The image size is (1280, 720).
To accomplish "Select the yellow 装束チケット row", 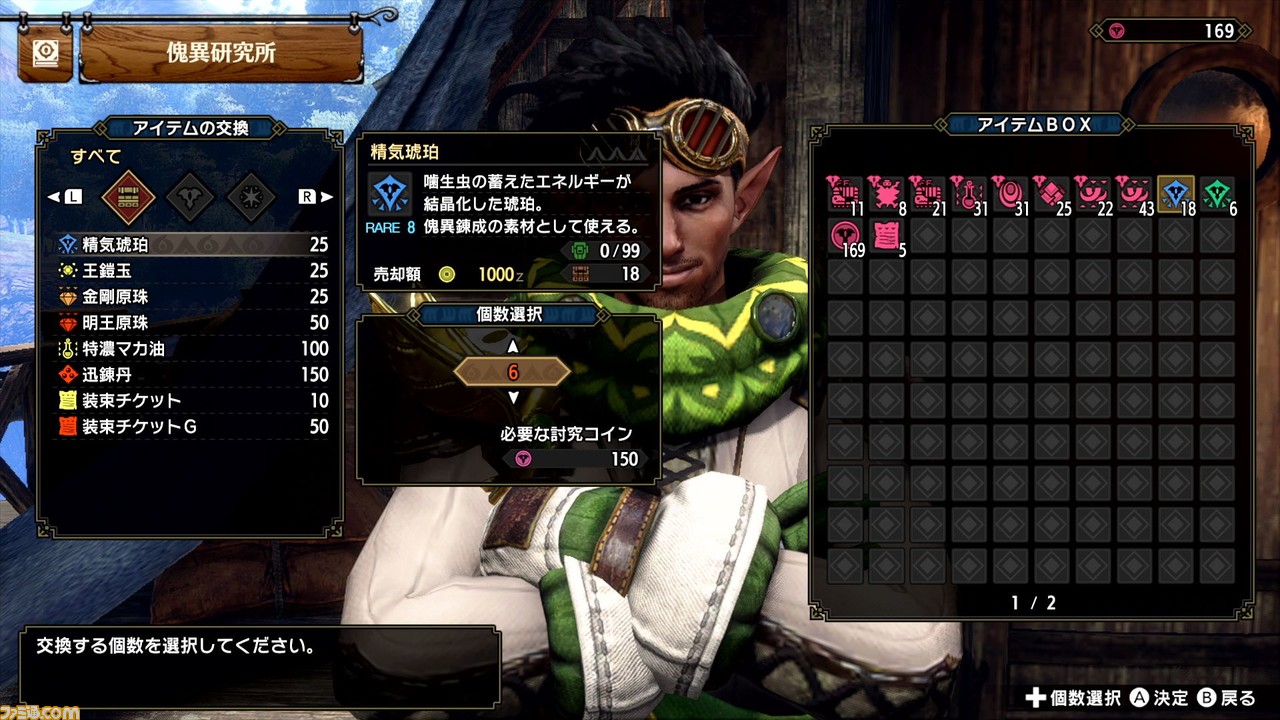I will tap(190, 401).
